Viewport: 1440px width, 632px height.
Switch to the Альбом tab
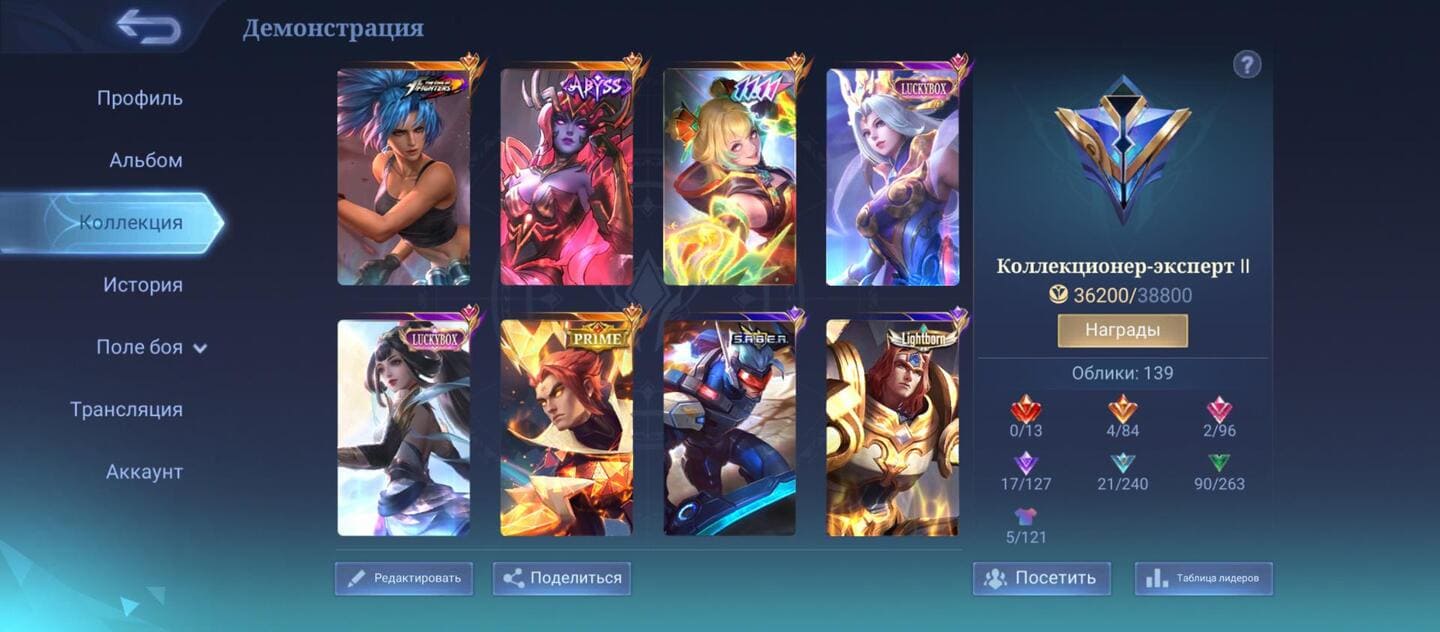(x=146, y=160)
